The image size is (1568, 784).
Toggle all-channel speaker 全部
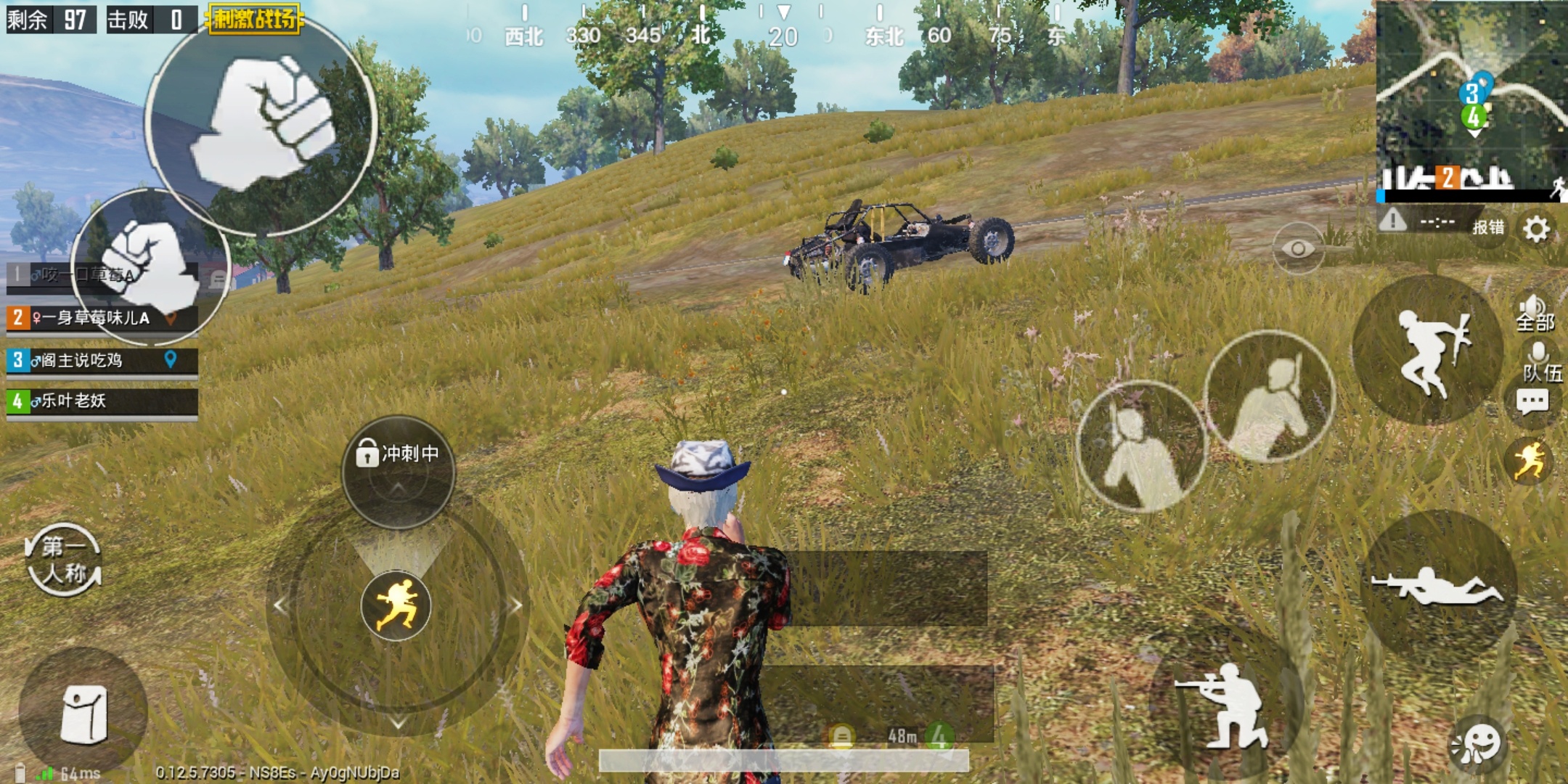coord(1535,313)
